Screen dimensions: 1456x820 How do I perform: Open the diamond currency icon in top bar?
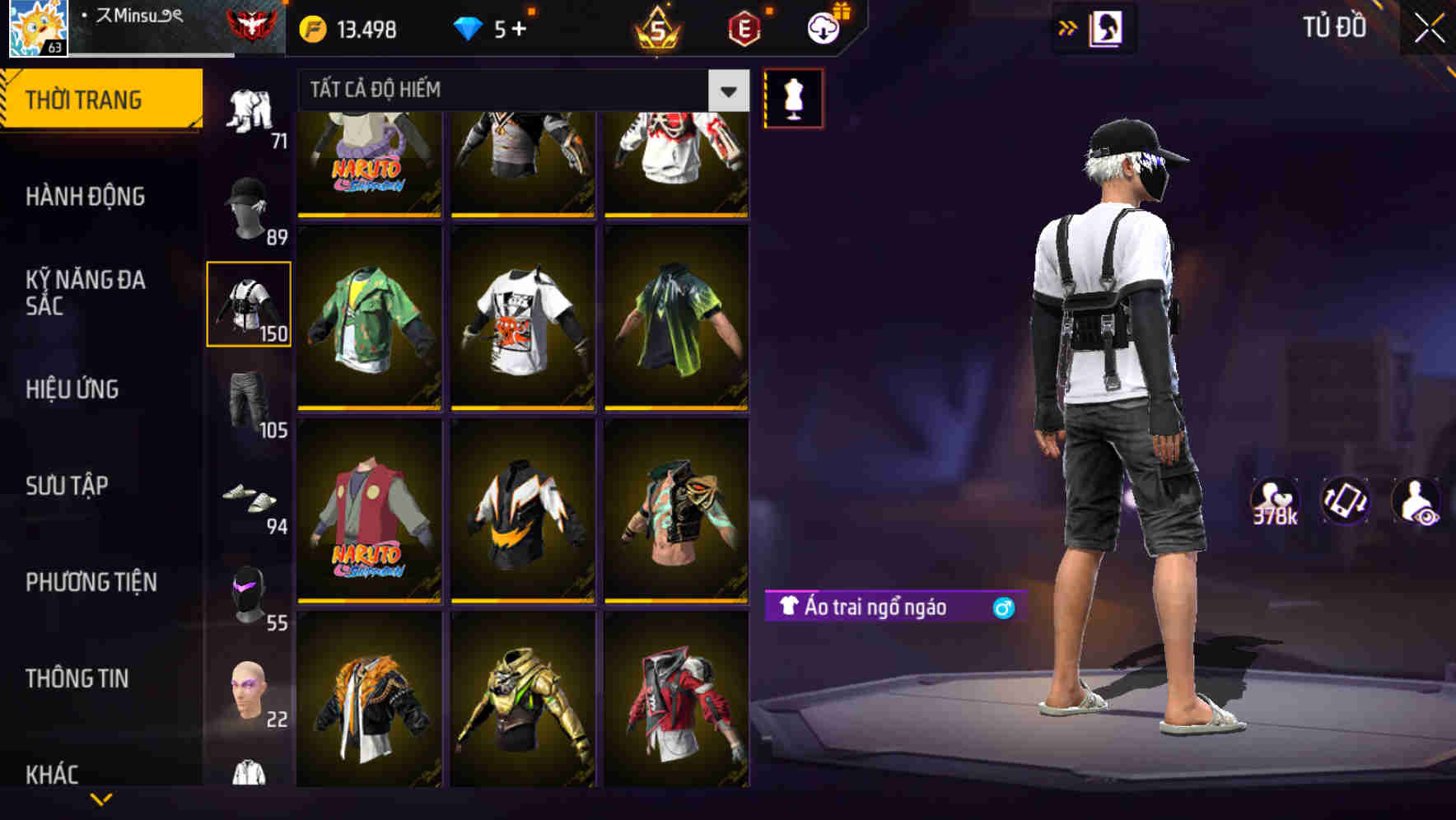[469, 28]
